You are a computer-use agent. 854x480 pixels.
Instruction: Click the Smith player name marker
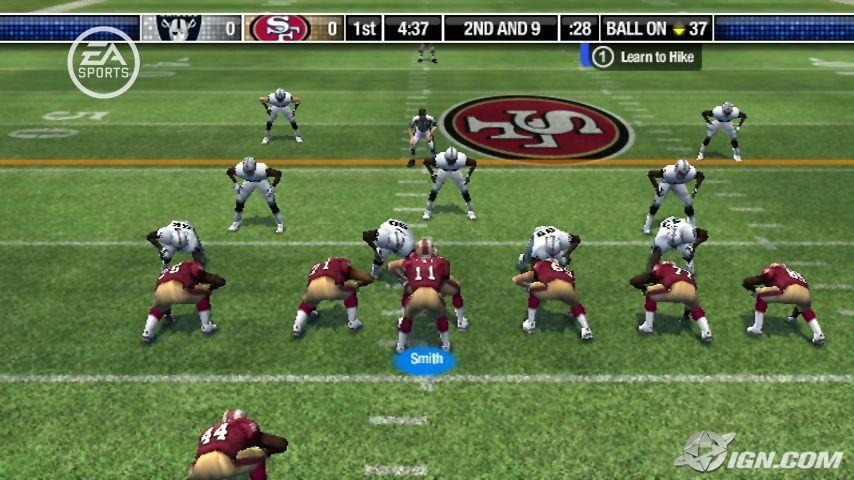tap(425, 358)
